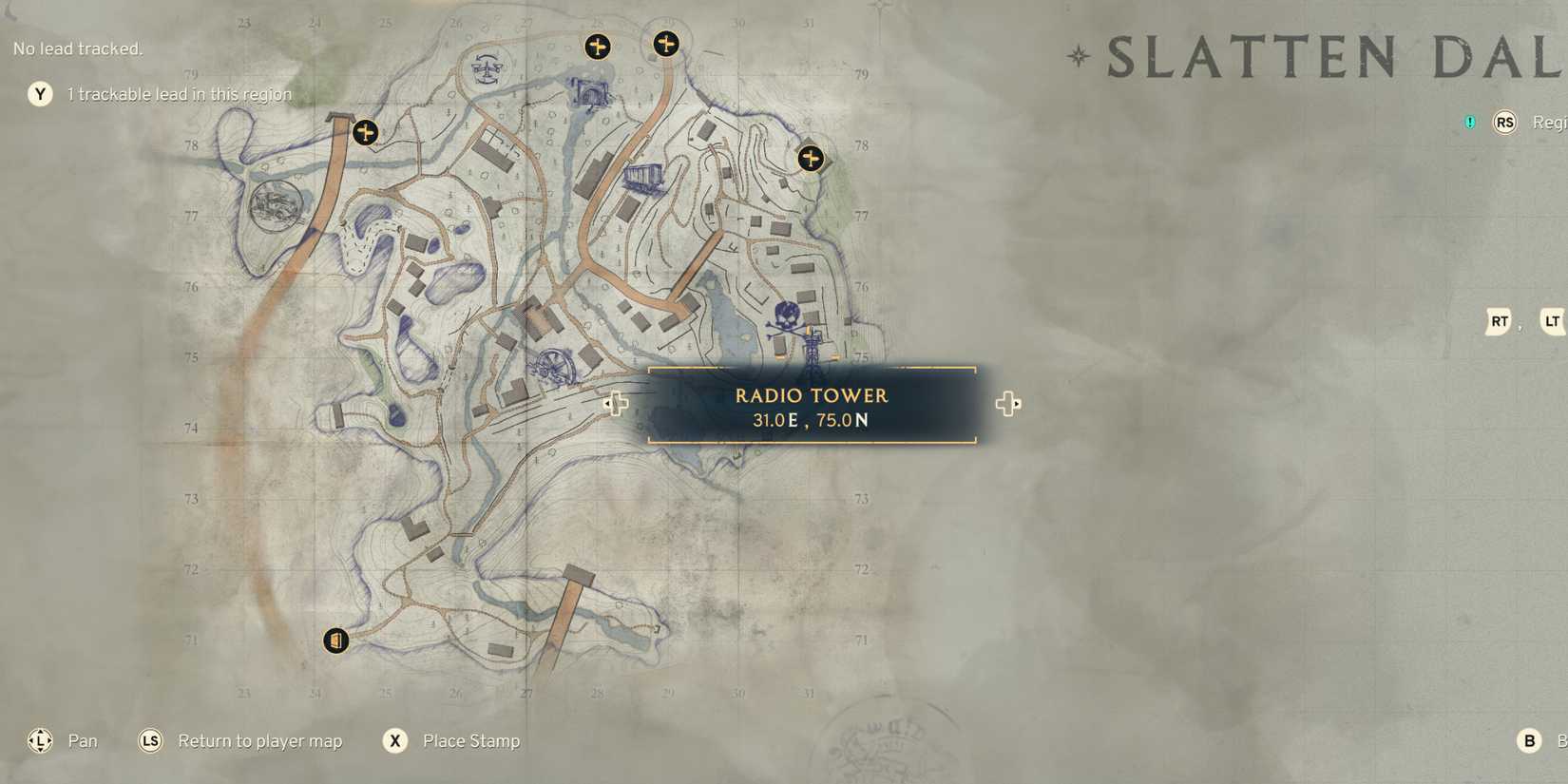Select the sketched wheel landmark on the map

pos(555,365)
